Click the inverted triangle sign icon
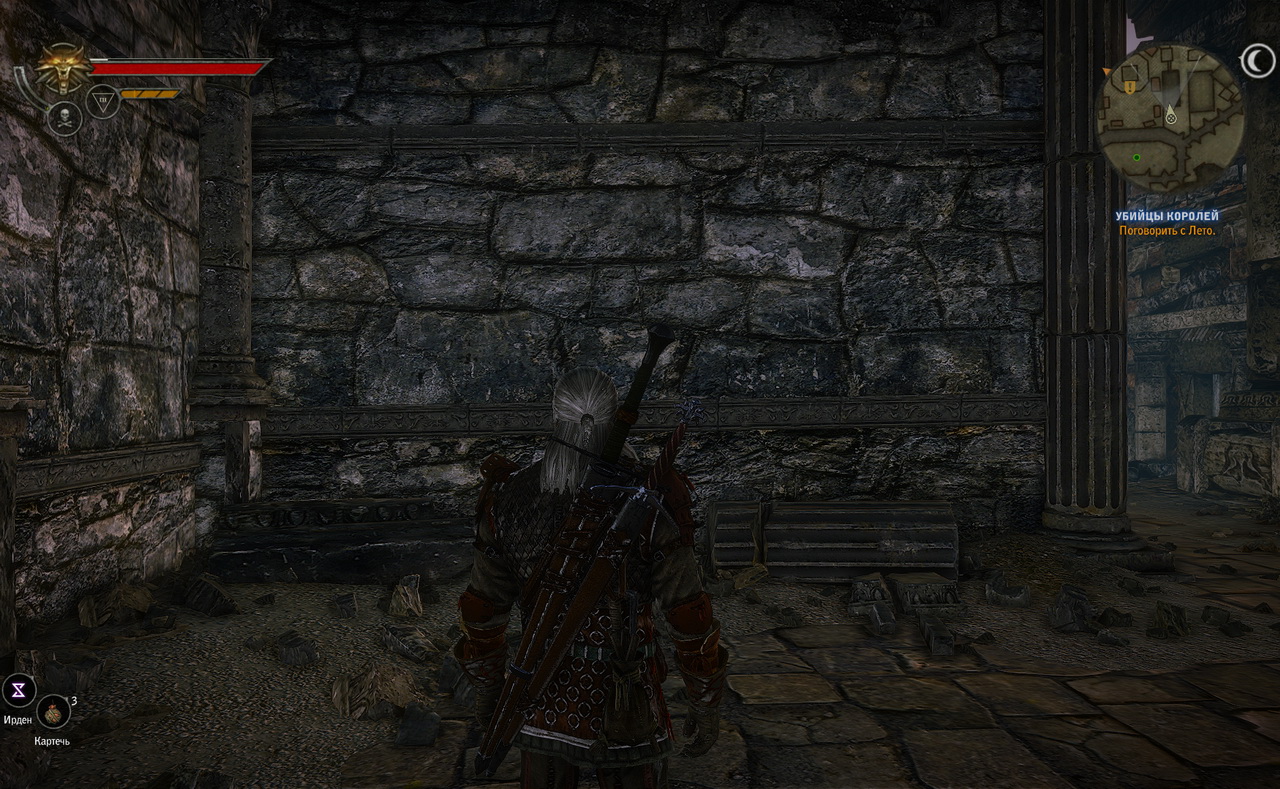Image resolution: width=1280 pixels, height=789 pixels. (x=103, y=100)
